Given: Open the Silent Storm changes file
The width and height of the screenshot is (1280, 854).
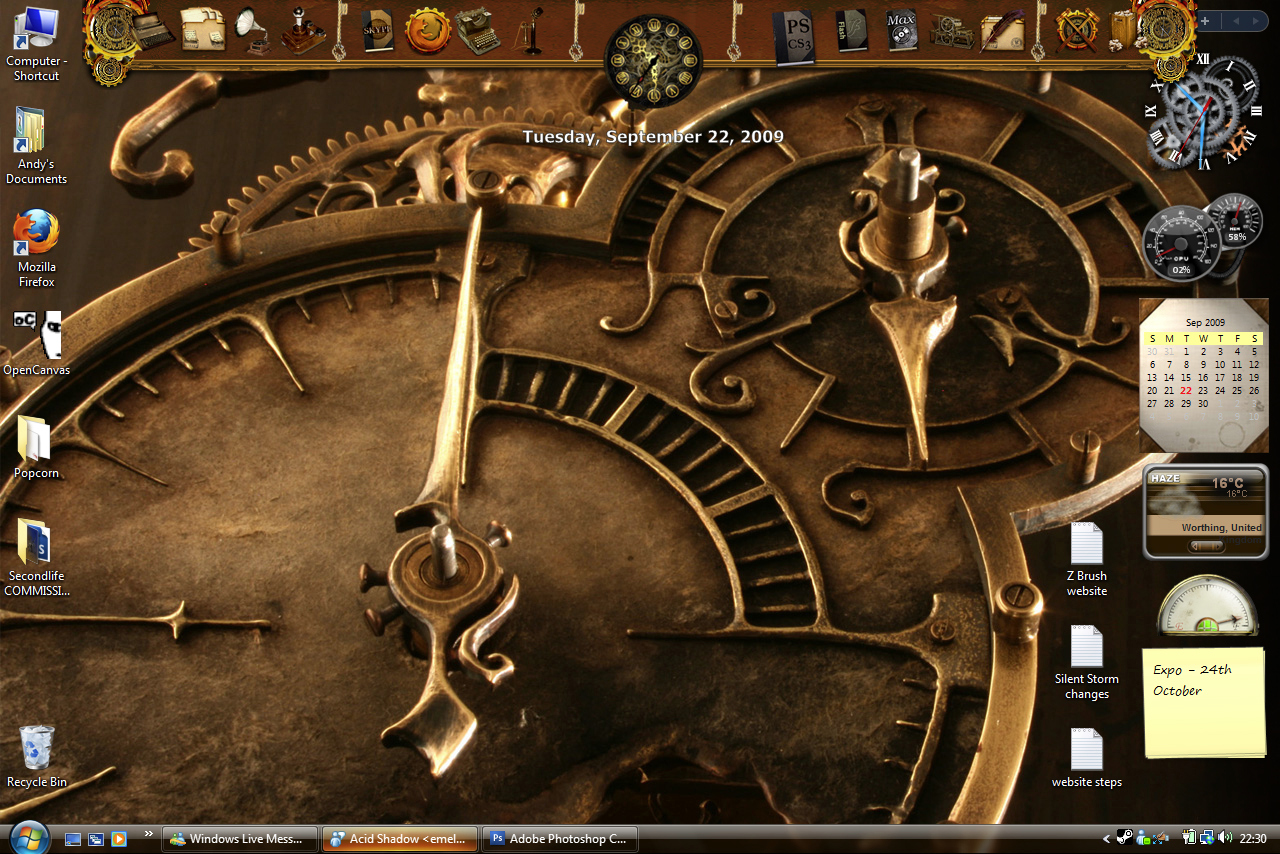Looking at the screenshot, I should point(1086,646).
